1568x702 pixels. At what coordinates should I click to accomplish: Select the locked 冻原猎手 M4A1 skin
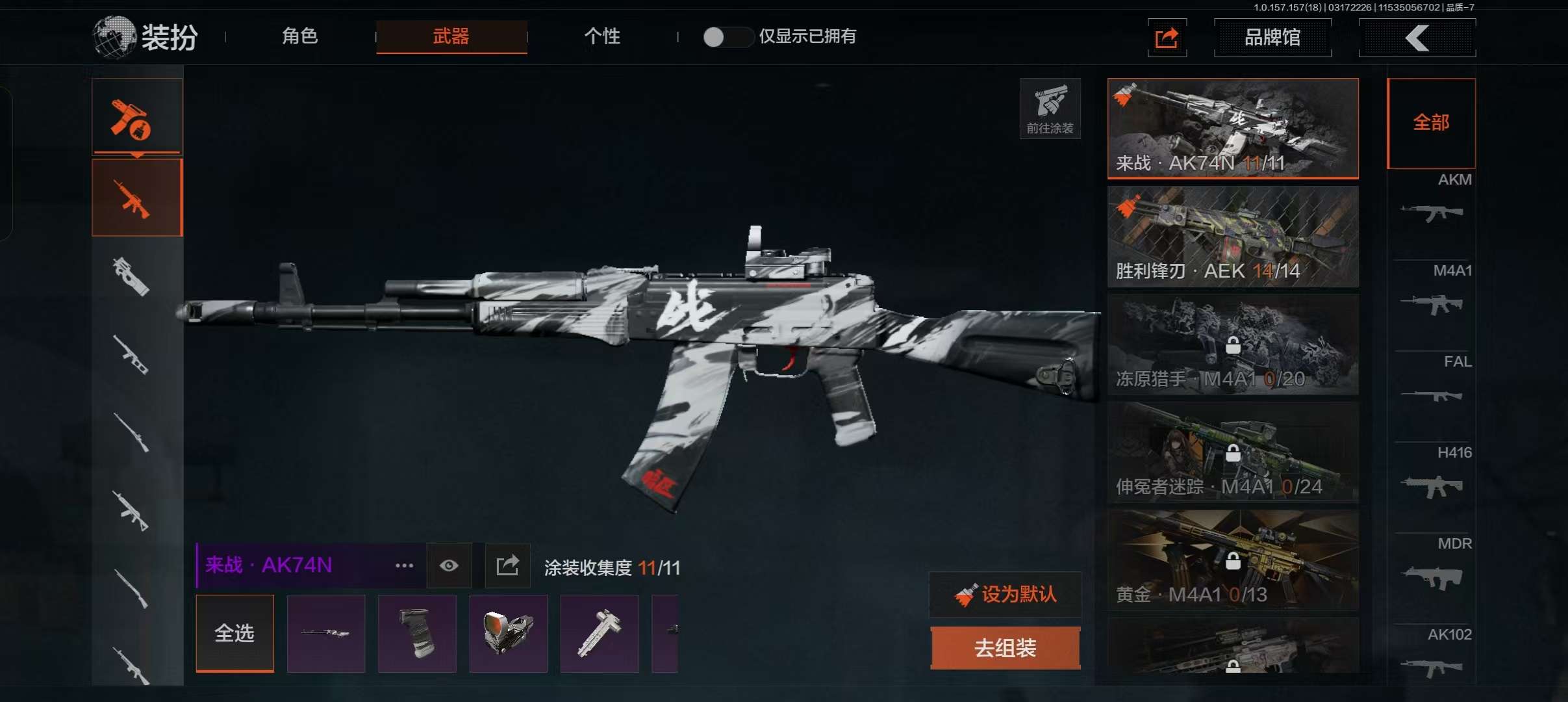pyautogui.click(x=1232, y=344)
